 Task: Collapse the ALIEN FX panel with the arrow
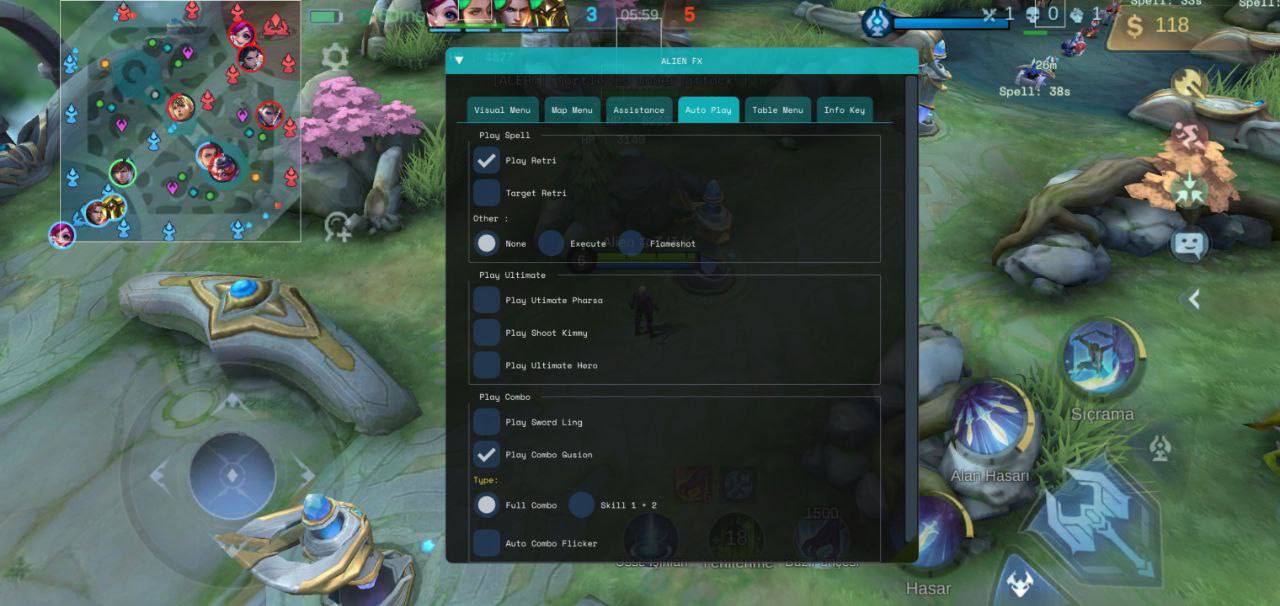459,60
